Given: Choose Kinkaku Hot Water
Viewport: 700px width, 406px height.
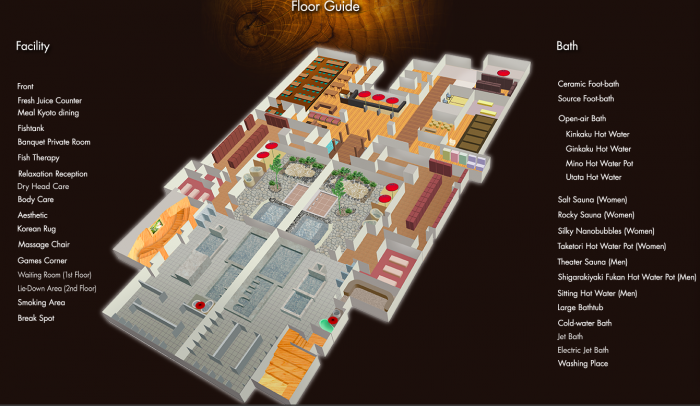Looking at the screenshot, I should 598,133.
